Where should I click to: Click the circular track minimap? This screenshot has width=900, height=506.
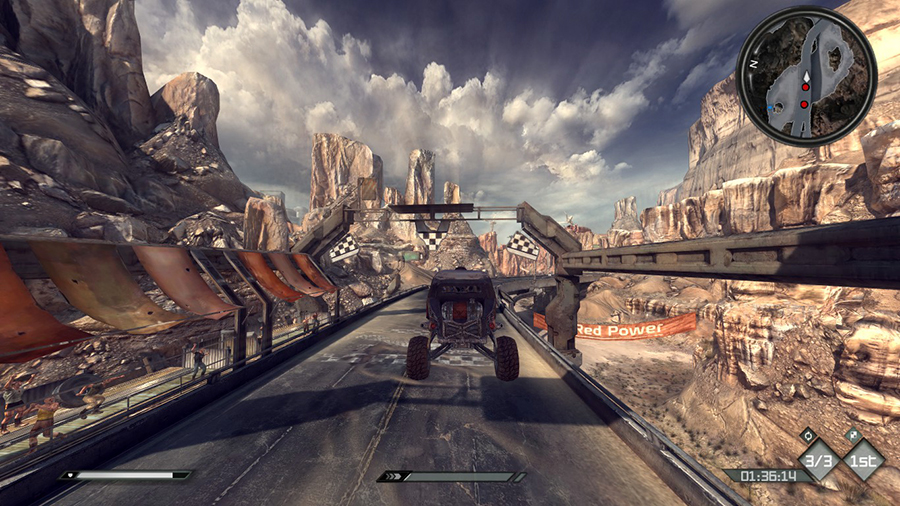coord(806,76)
